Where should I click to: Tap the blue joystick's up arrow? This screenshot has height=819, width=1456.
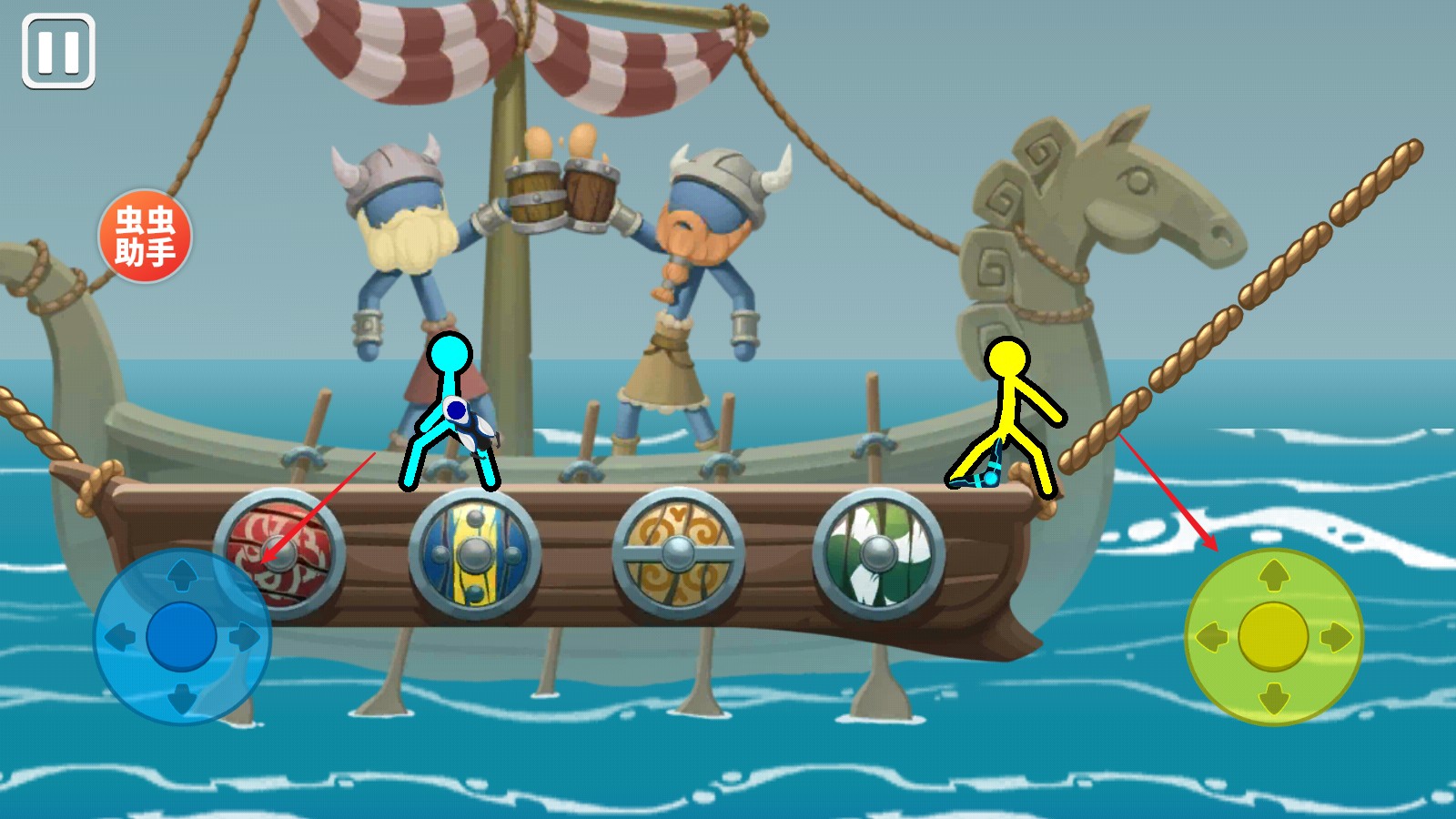[182, 575]
